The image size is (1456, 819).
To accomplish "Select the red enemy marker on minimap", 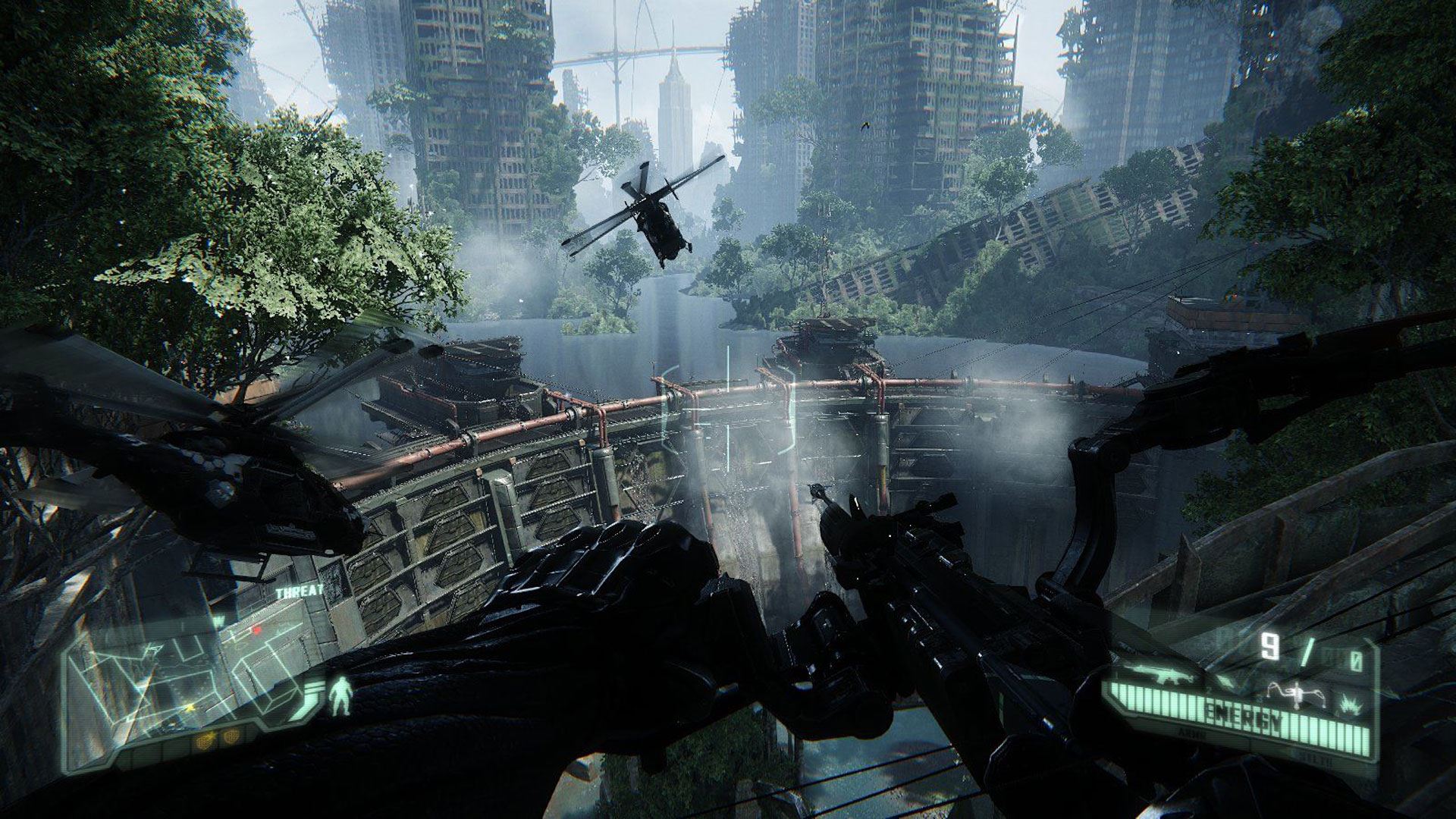I will (x=256, y=629).
